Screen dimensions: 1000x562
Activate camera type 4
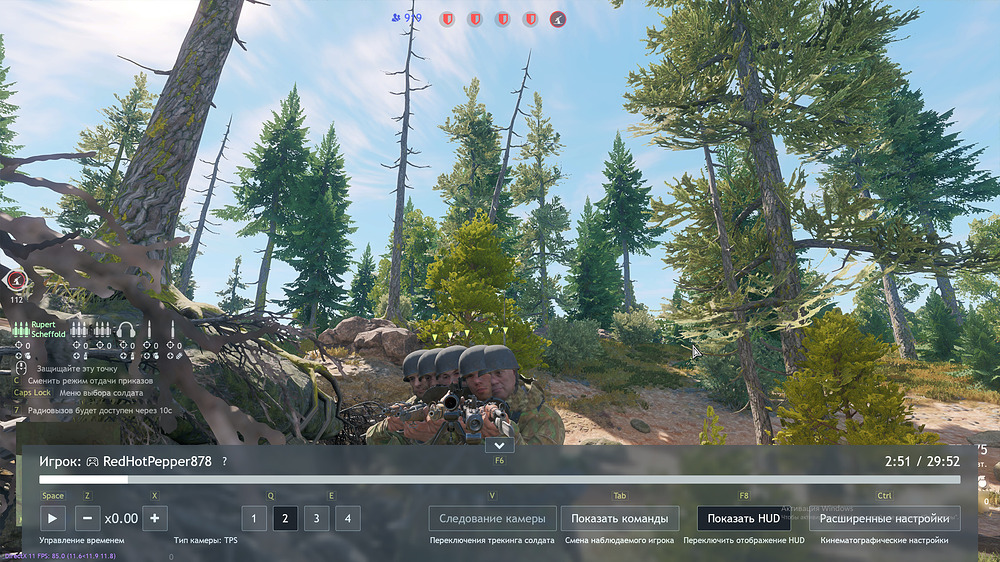pyautogui.click(x=347, y=518)
